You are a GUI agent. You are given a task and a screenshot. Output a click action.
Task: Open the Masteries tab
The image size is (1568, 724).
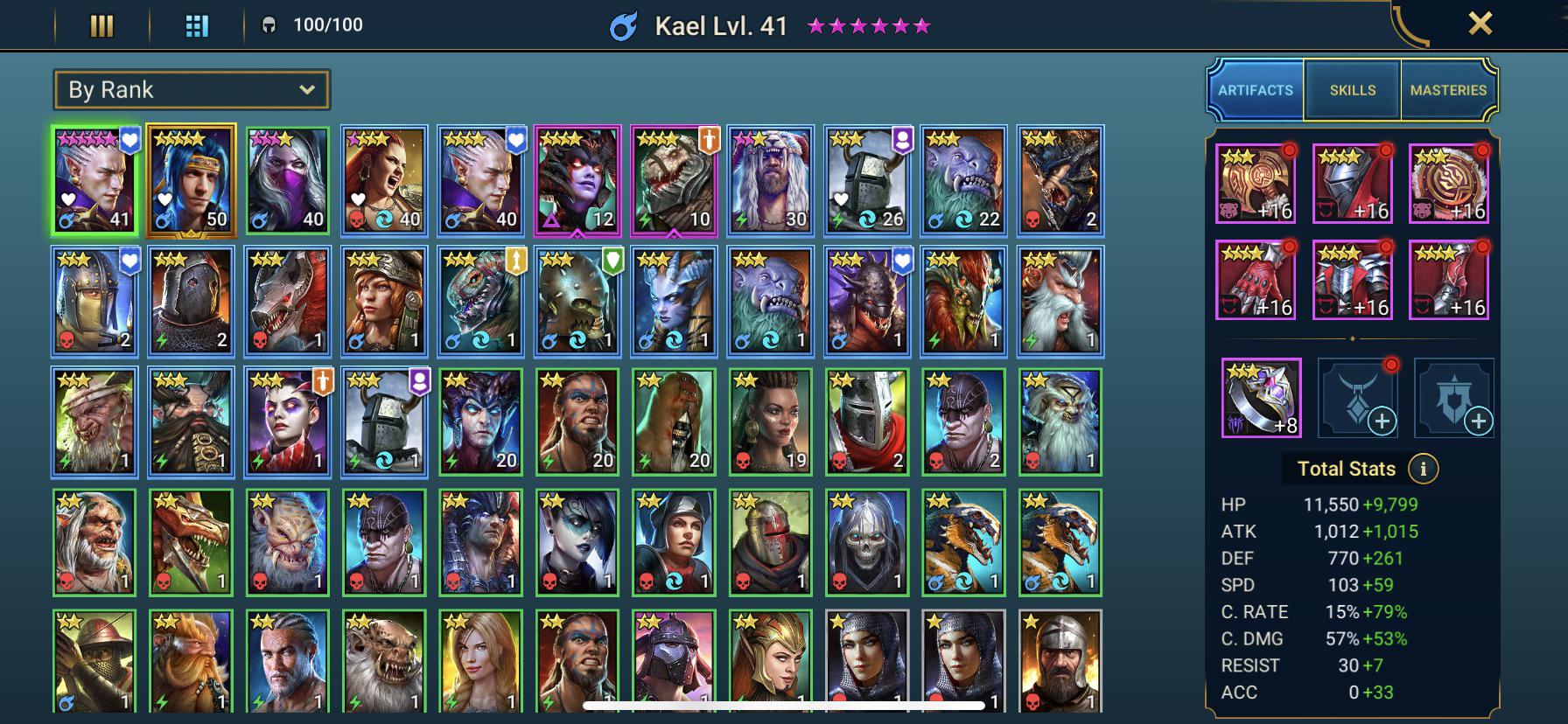(x=1448, y=89)
